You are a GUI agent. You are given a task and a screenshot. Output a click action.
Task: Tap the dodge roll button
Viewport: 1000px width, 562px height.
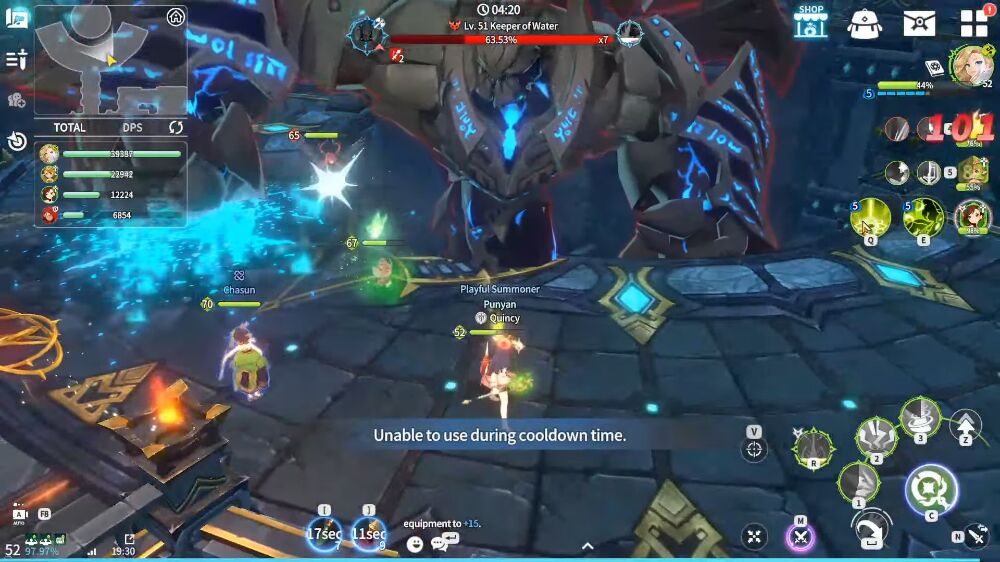872,530
